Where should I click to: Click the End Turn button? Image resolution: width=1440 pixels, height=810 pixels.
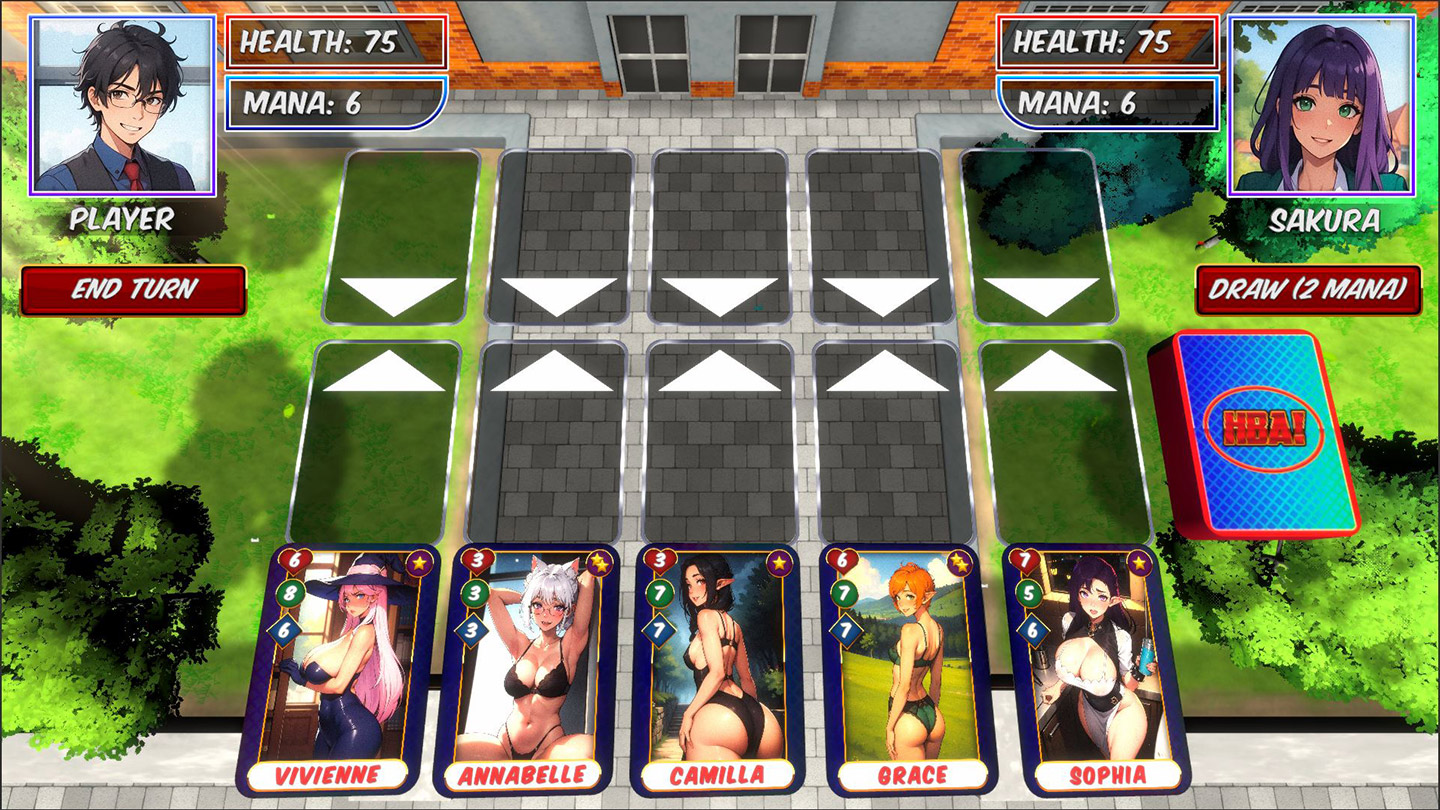134,290
